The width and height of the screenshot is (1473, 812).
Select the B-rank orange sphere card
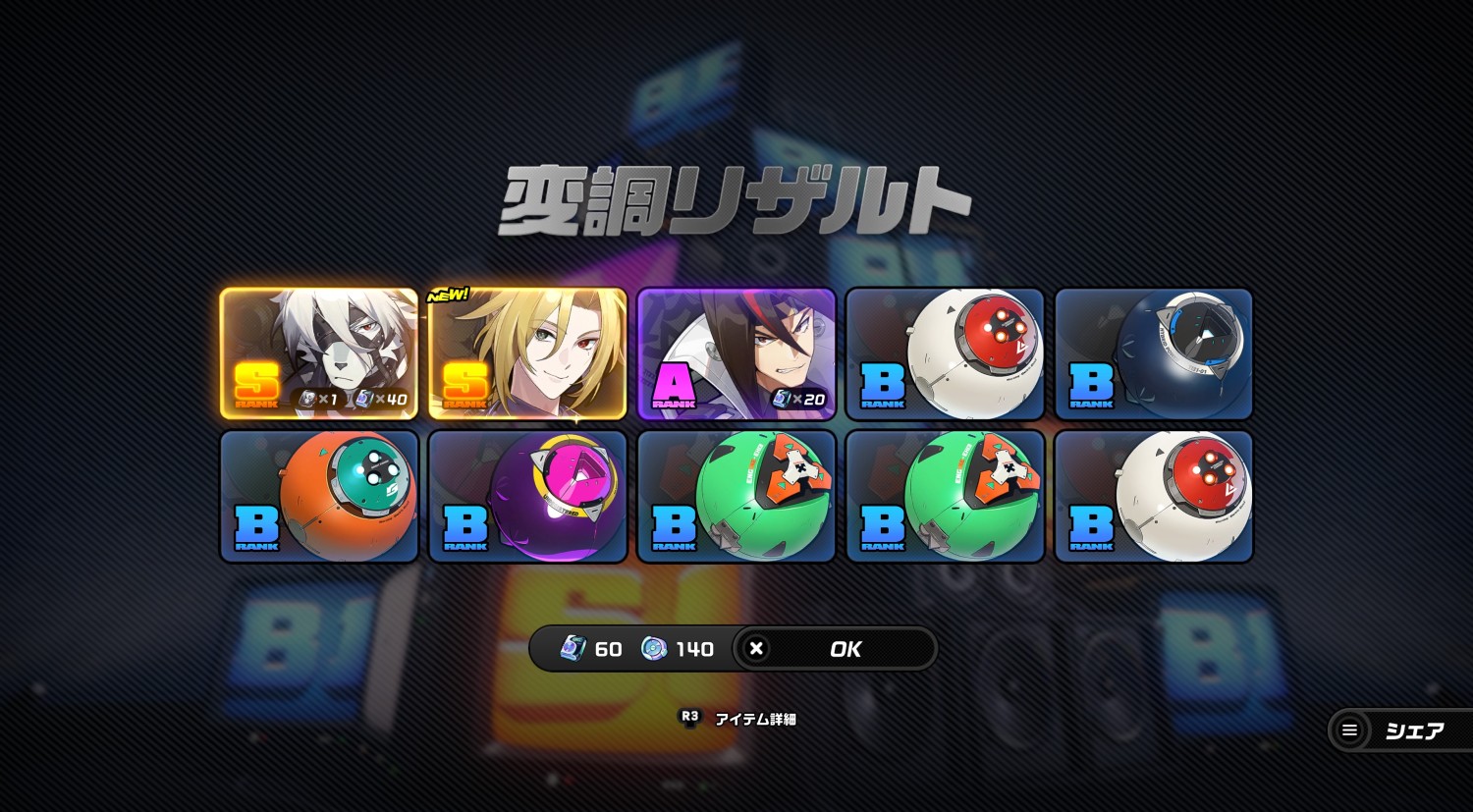coord(319,496)
